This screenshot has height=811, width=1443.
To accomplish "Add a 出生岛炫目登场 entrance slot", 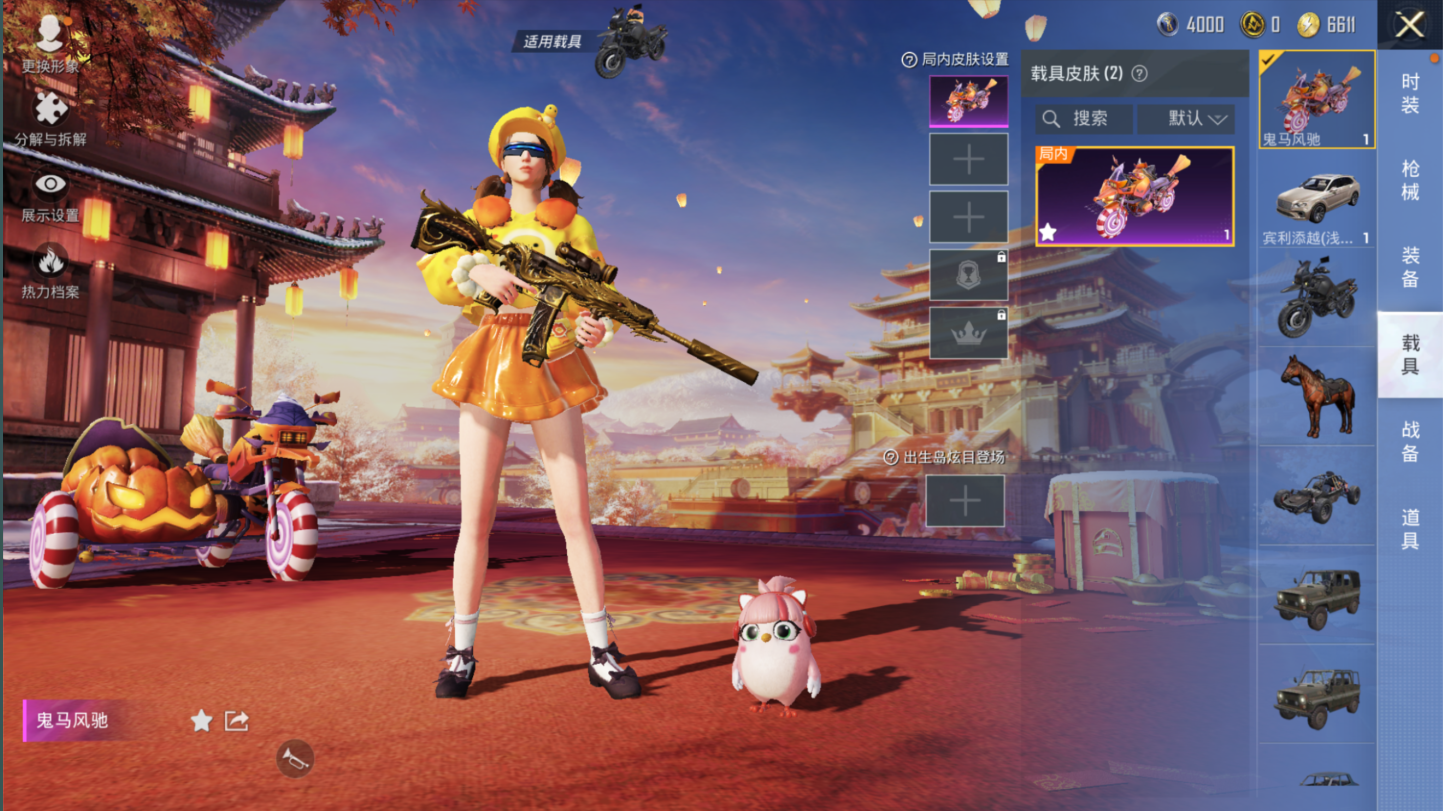I will [965, 501].
